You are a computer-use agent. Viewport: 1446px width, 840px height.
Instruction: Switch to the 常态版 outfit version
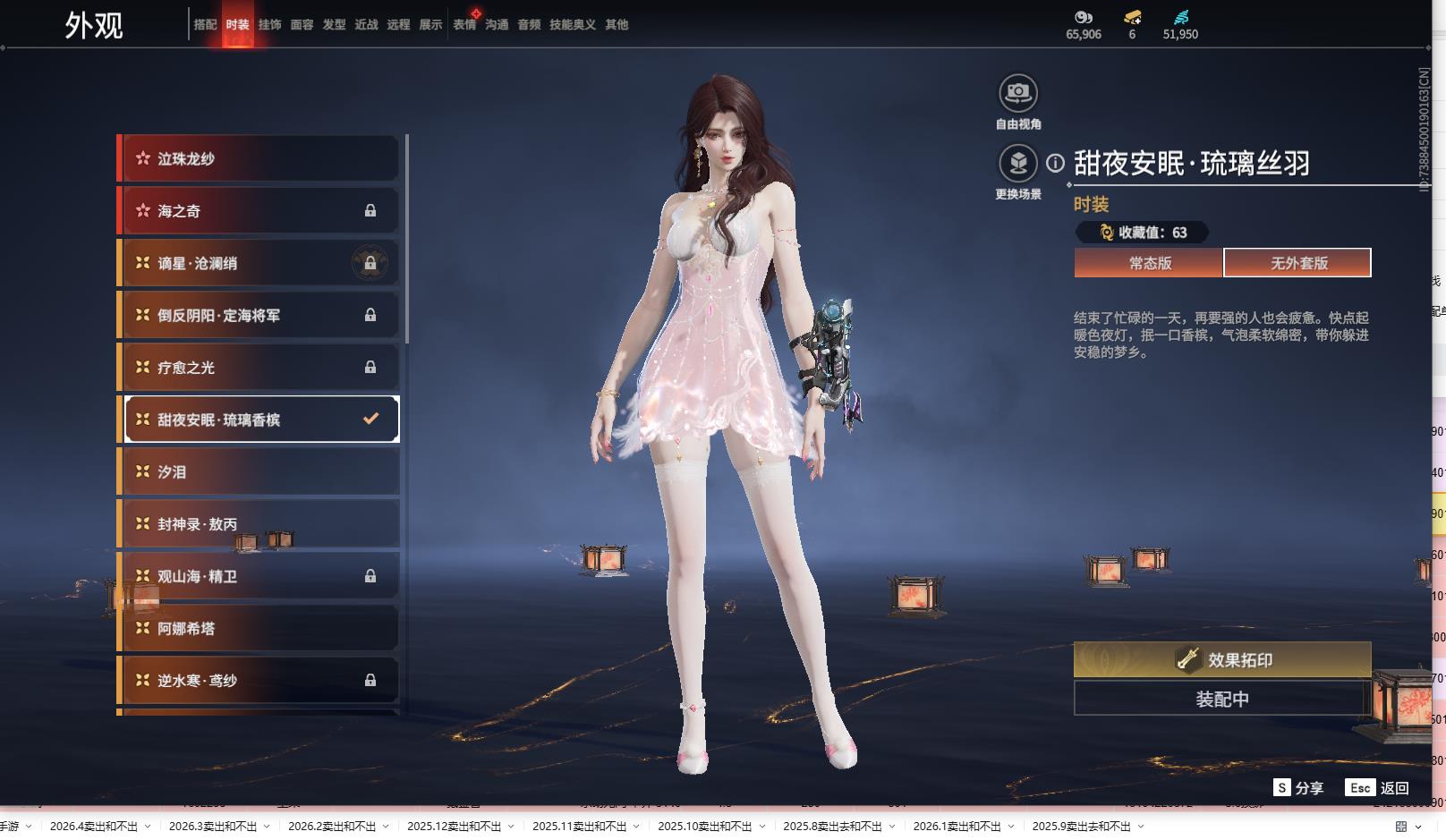[x=1149, y=263]
